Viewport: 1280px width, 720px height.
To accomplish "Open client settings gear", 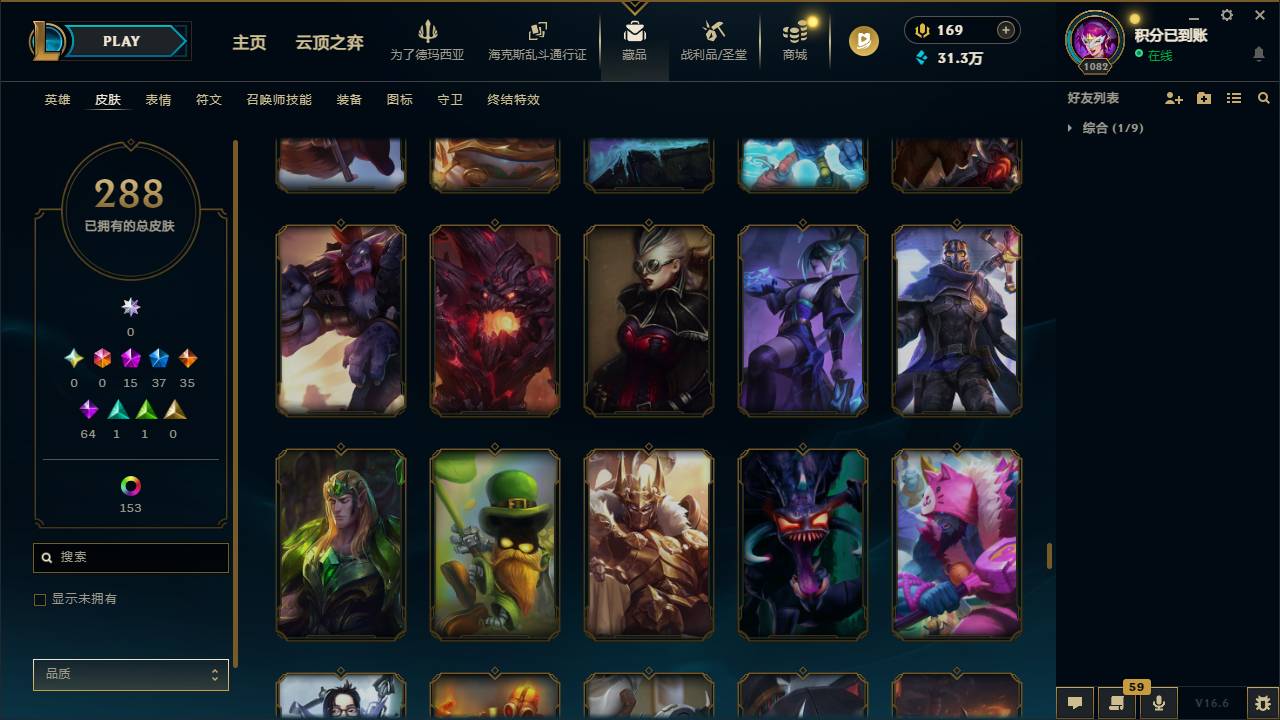I will 1226,15.
